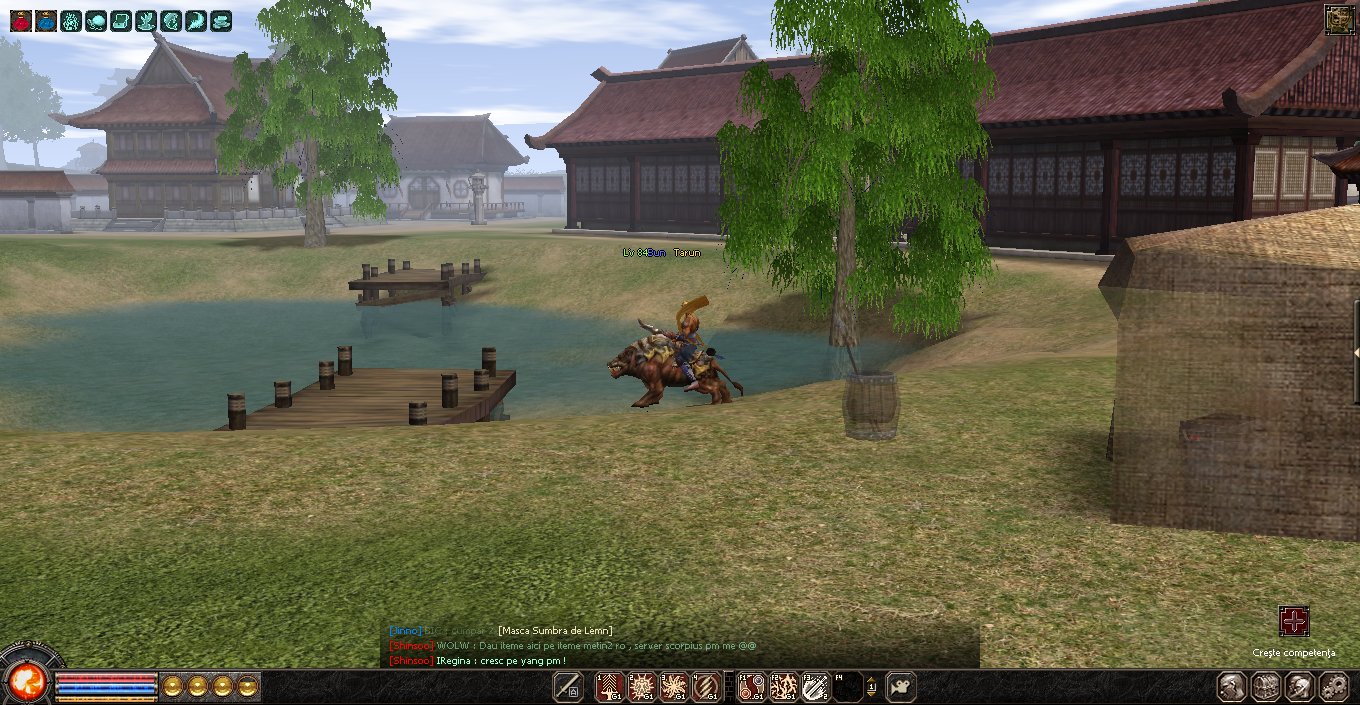Select the scroll buff icon
Screen dimensions: 1360x705
pos(121,20)
